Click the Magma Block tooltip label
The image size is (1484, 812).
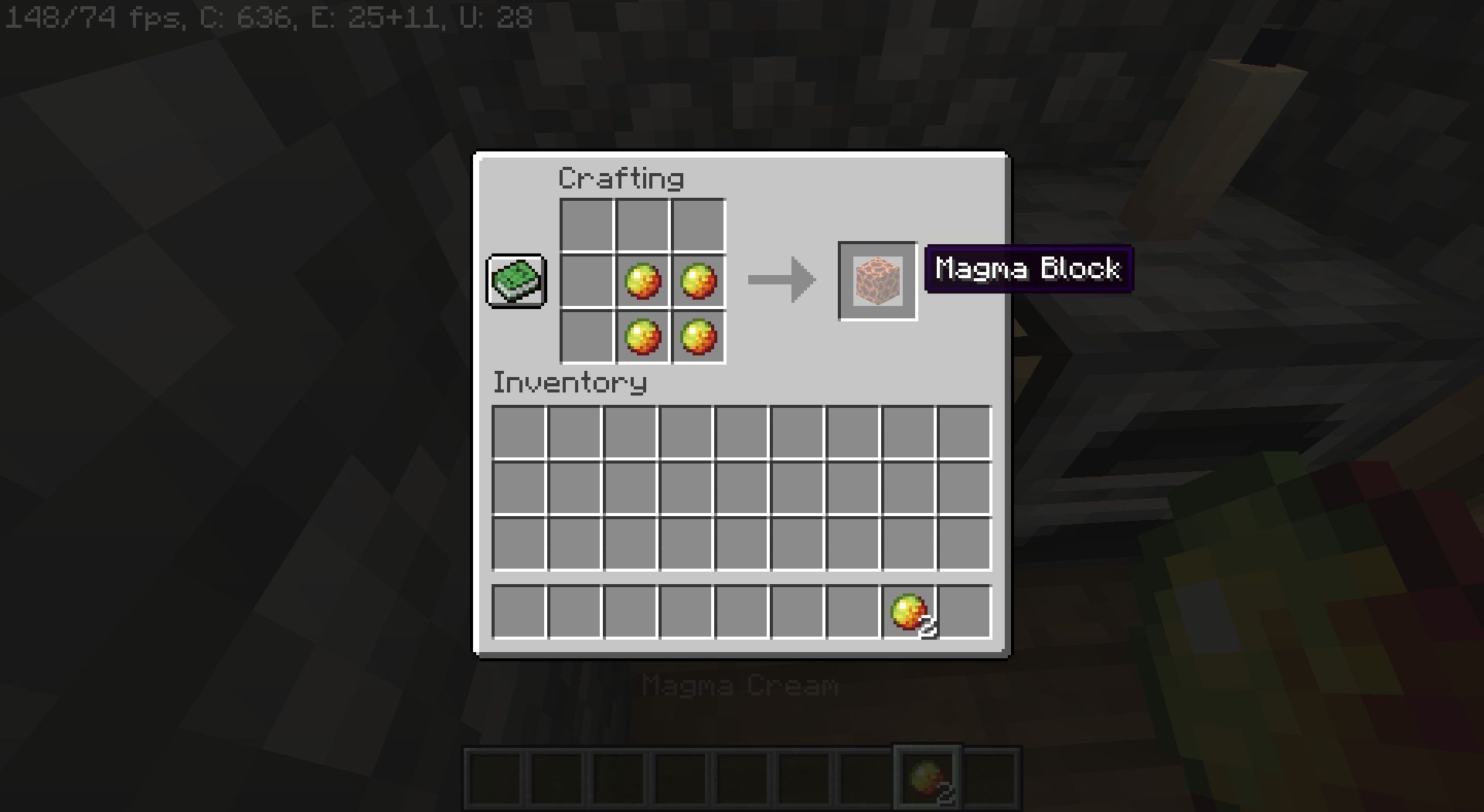pos(1028,270)
